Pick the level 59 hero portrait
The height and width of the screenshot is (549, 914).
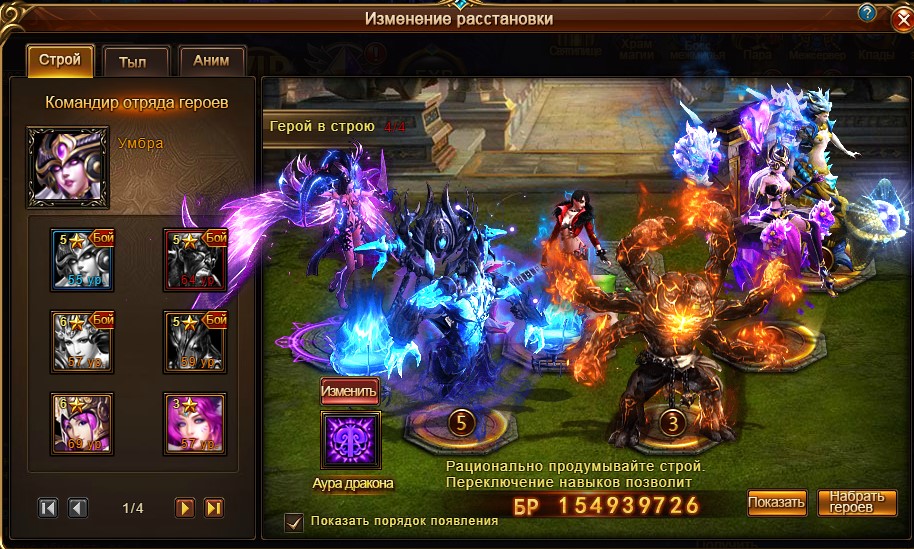(194, 342)
